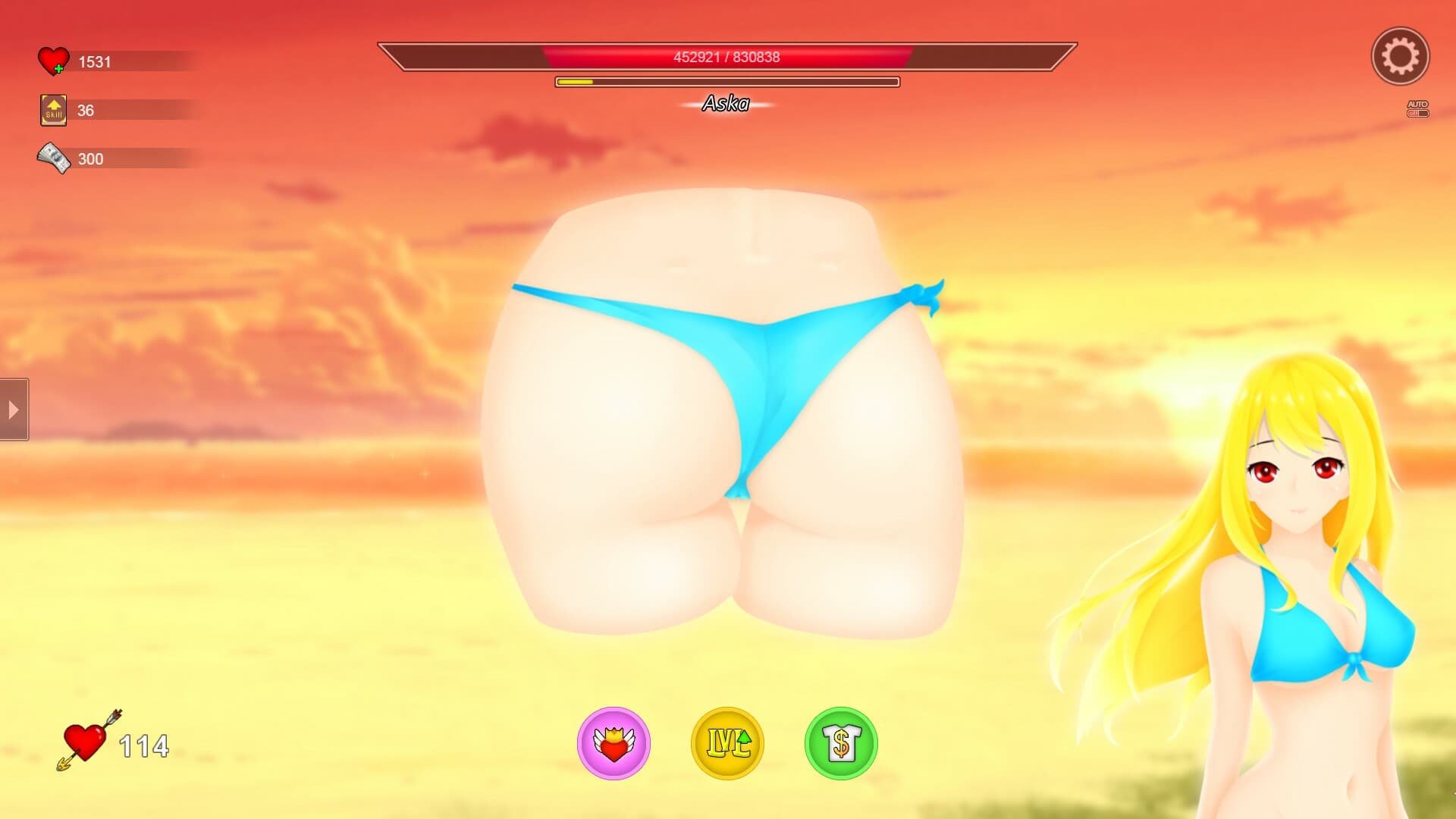Open the winged heart crown button
Viewport: 1456px width, 819px height.
point(613,743)
